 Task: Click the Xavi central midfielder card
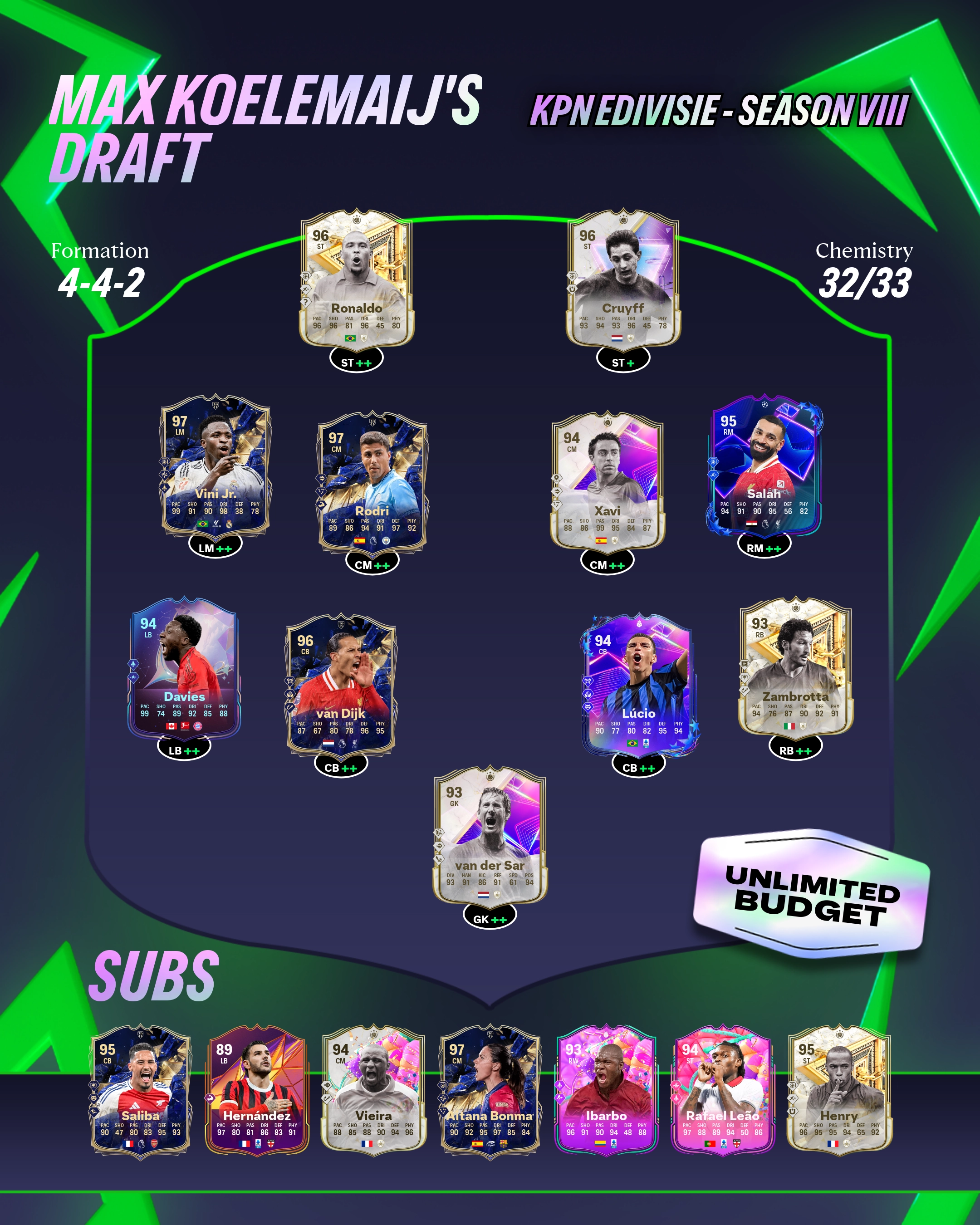click(x=607, y=483)
